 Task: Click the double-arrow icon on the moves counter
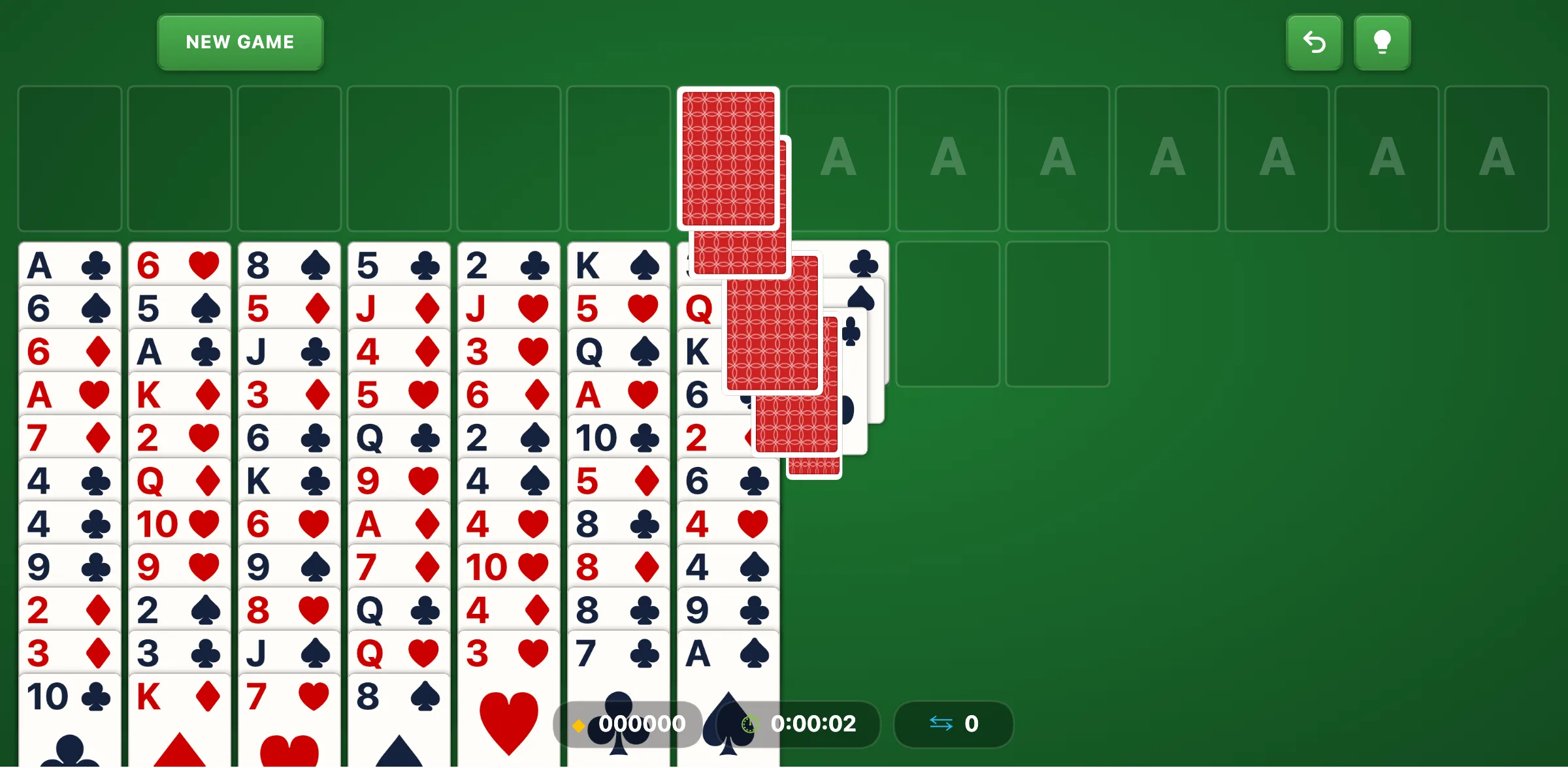(x=941, y=724)
